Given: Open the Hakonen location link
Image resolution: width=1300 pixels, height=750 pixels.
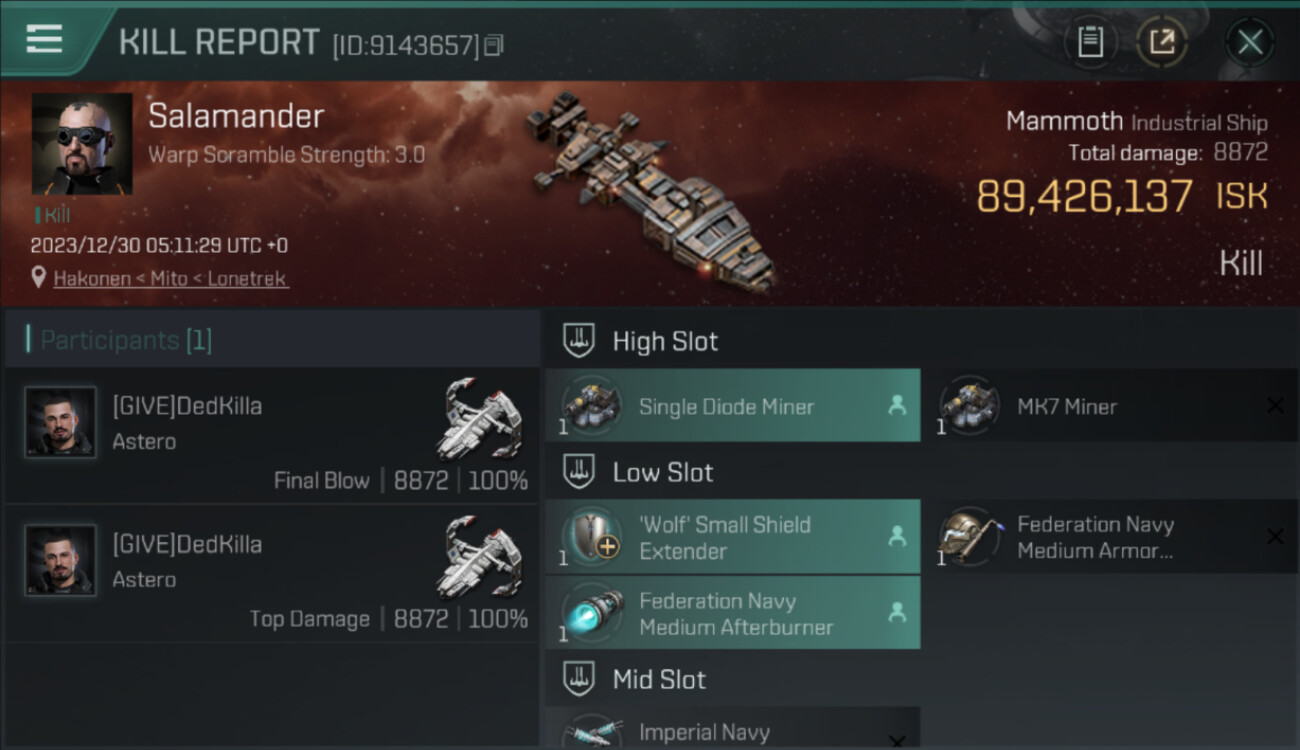Looking at the screenshot, I should pos(171,279).
